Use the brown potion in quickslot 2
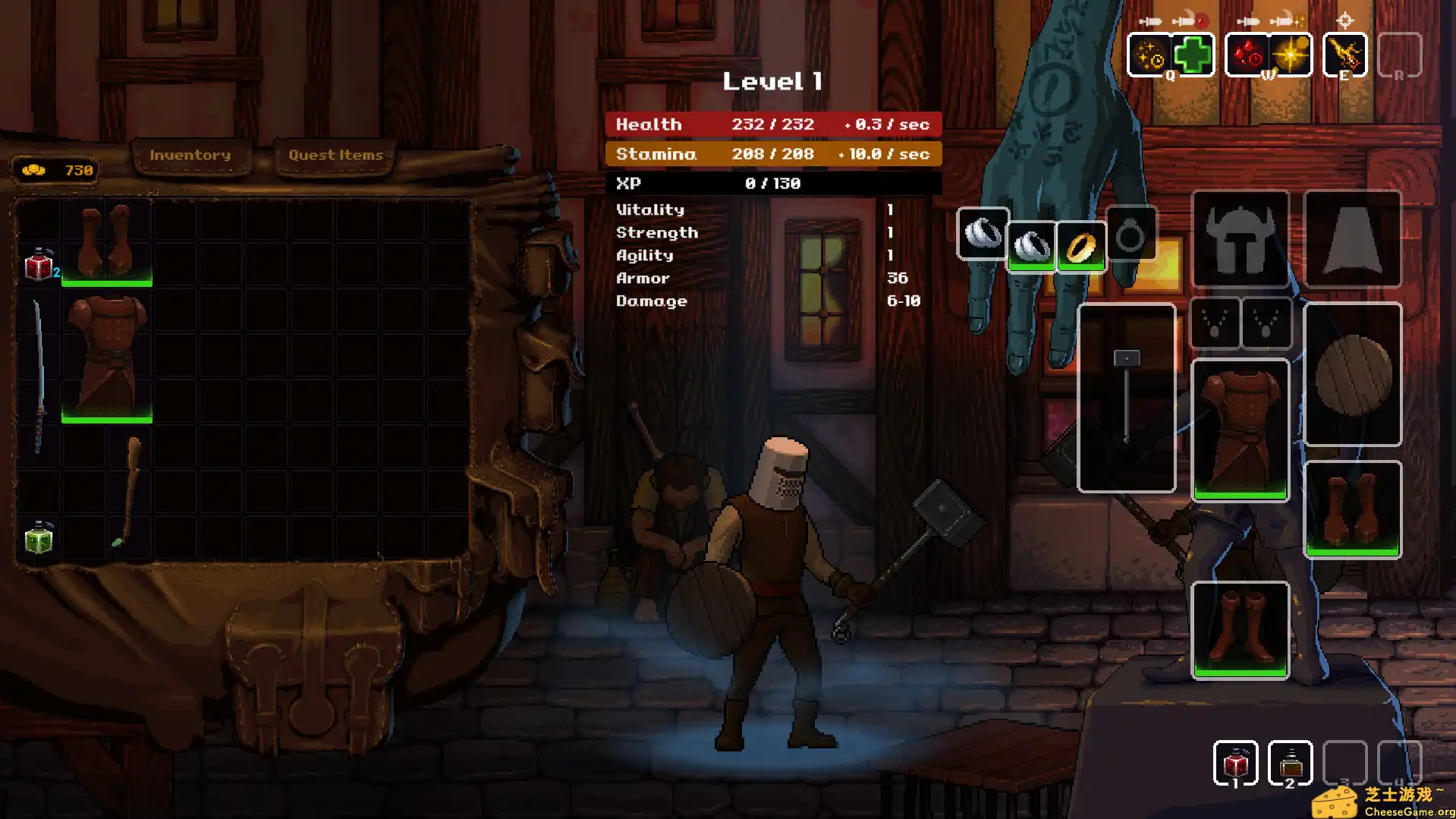This screenshot has height=819, width=1456. pos(1290,763)
